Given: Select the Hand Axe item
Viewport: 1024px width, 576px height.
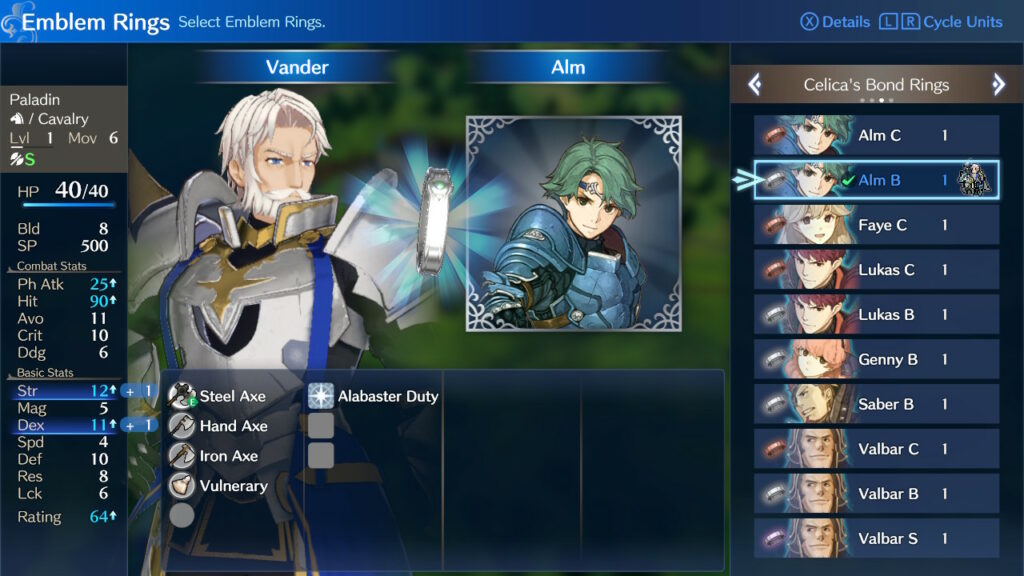Looking at the screenshot, I should (x=232, y=426).
